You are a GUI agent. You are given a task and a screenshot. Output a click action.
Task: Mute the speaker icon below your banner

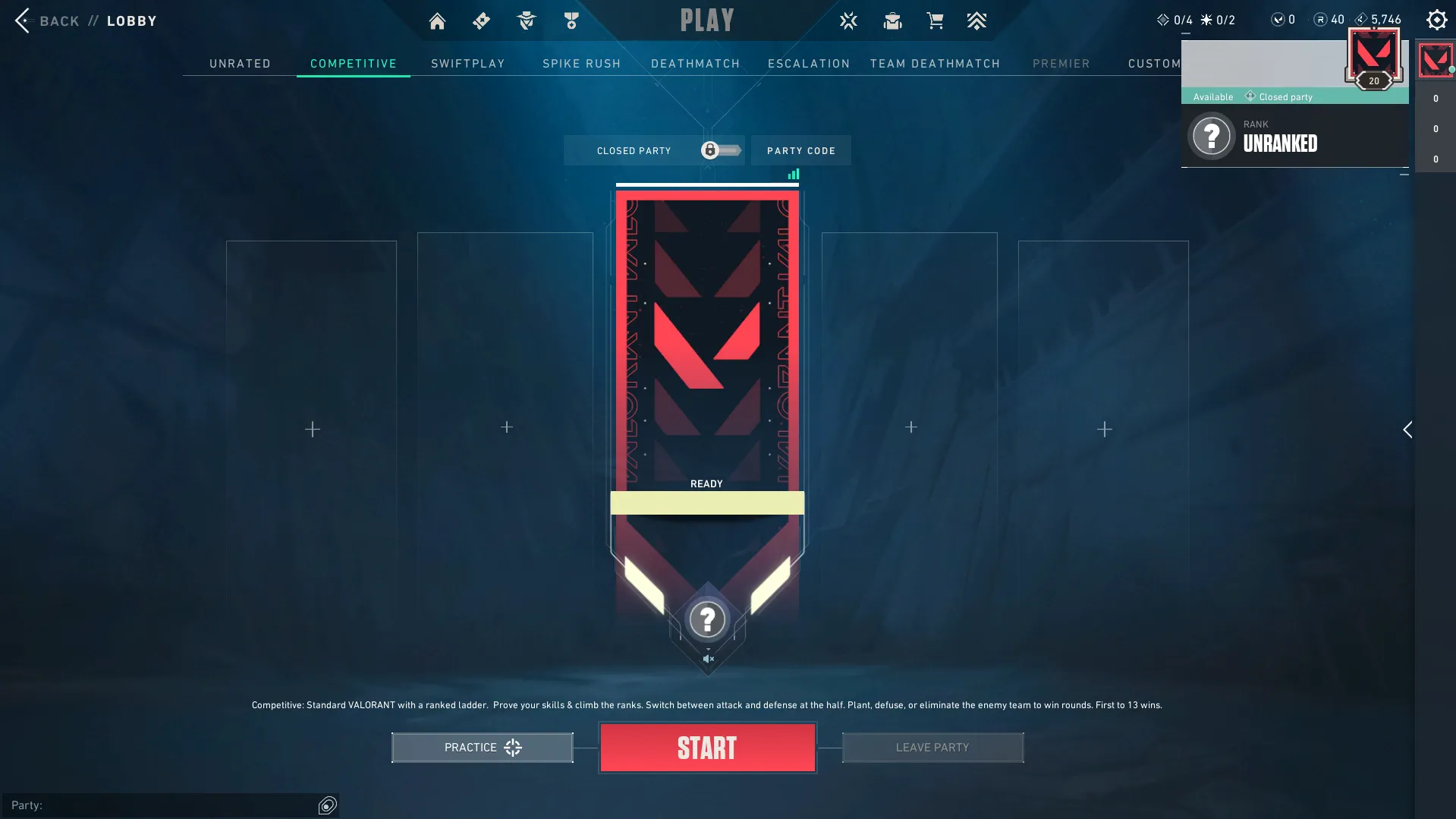pyautogui.click(x=708, y=657)
